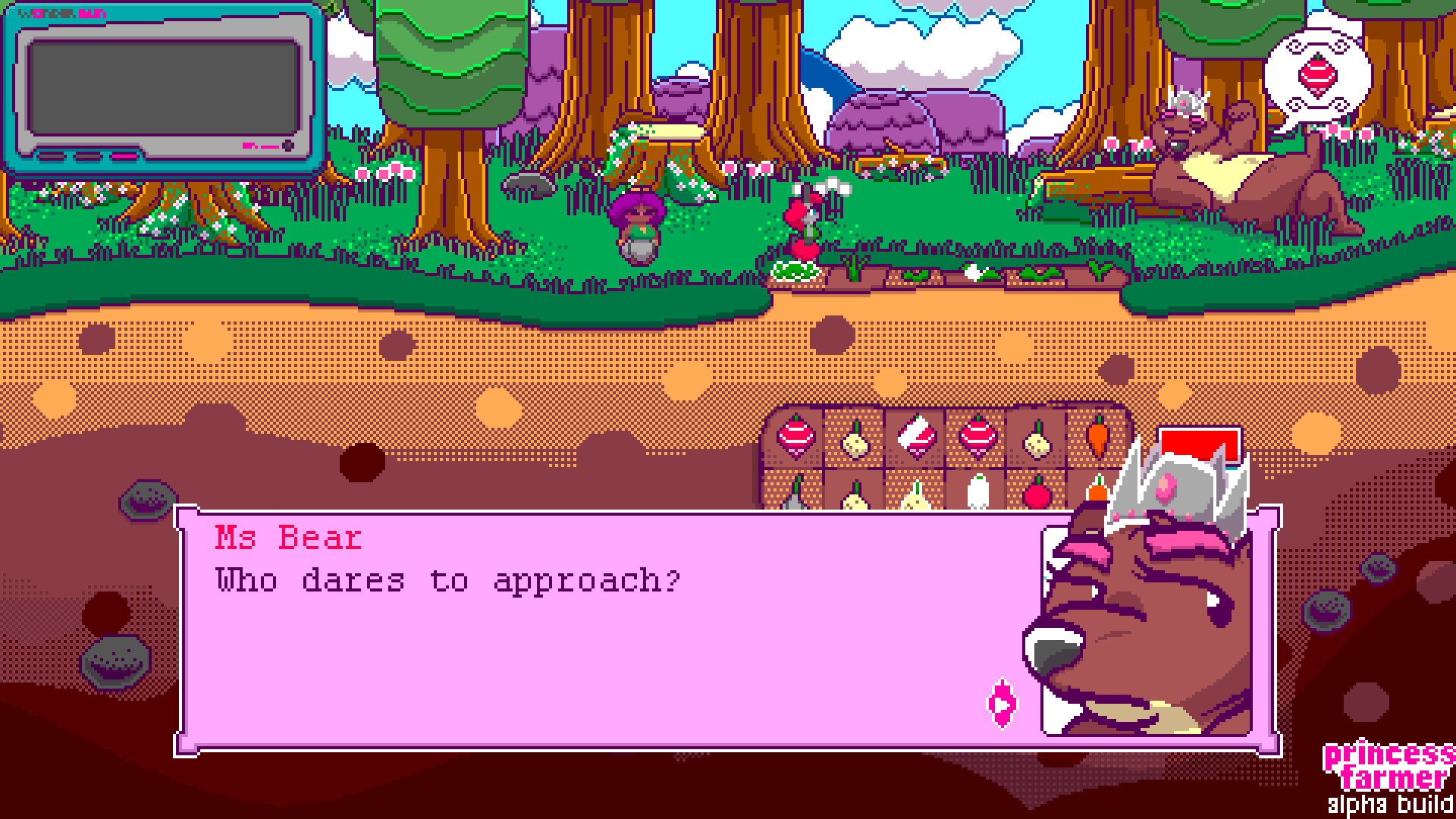The height and width of the screenshot is (819, 1456).
Task: Click the Ms Bear name label
Action: point(287,538)
